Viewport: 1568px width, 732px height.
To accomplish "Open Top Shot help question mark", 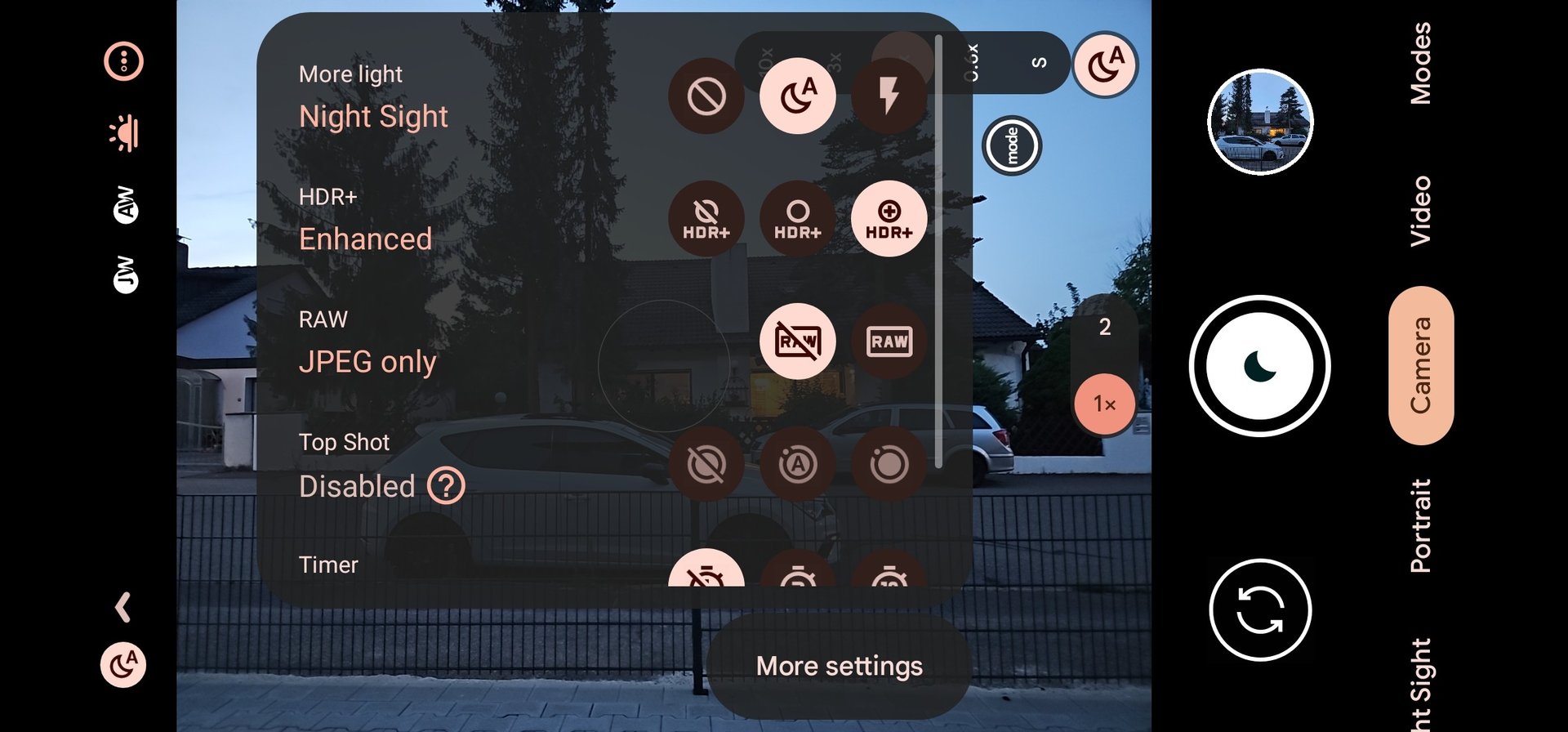I will click(446, 486).
